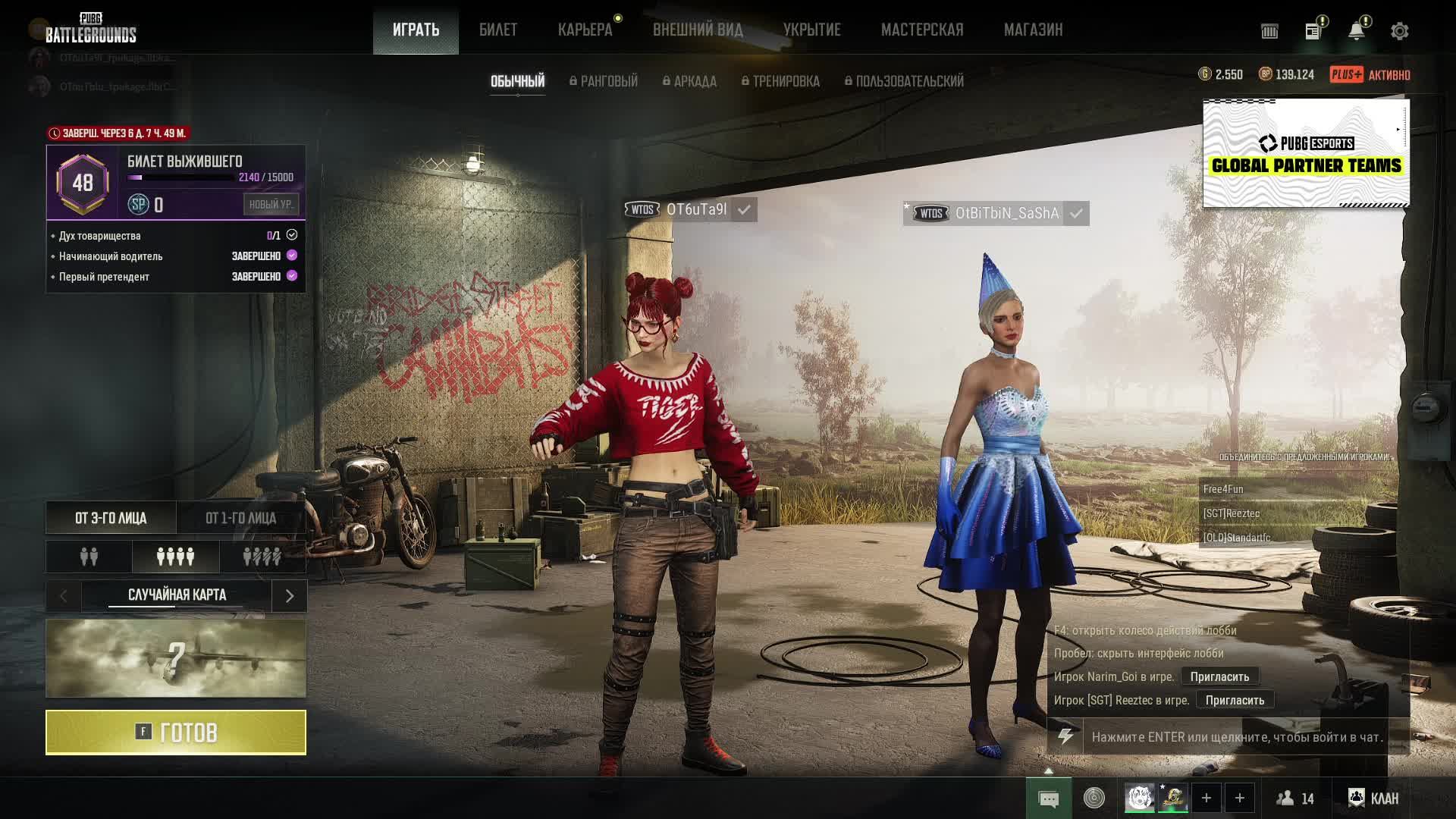Image resolution: width=1456 pixels, height=819 pixels.
Task: Open the КЛАН clan panel
Action: (x=1373, y=798)
